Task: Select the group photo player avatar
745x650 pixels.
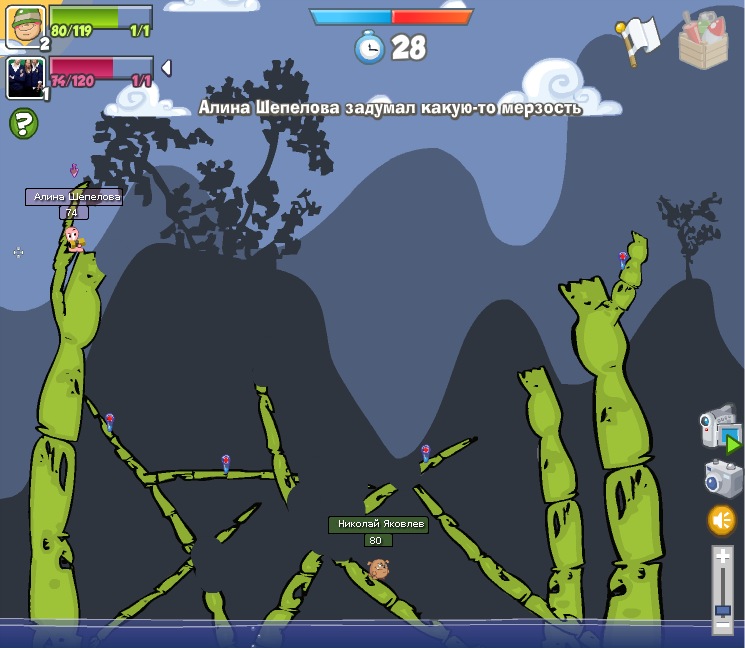Action: pyautogui.click(x=25, y=77)
